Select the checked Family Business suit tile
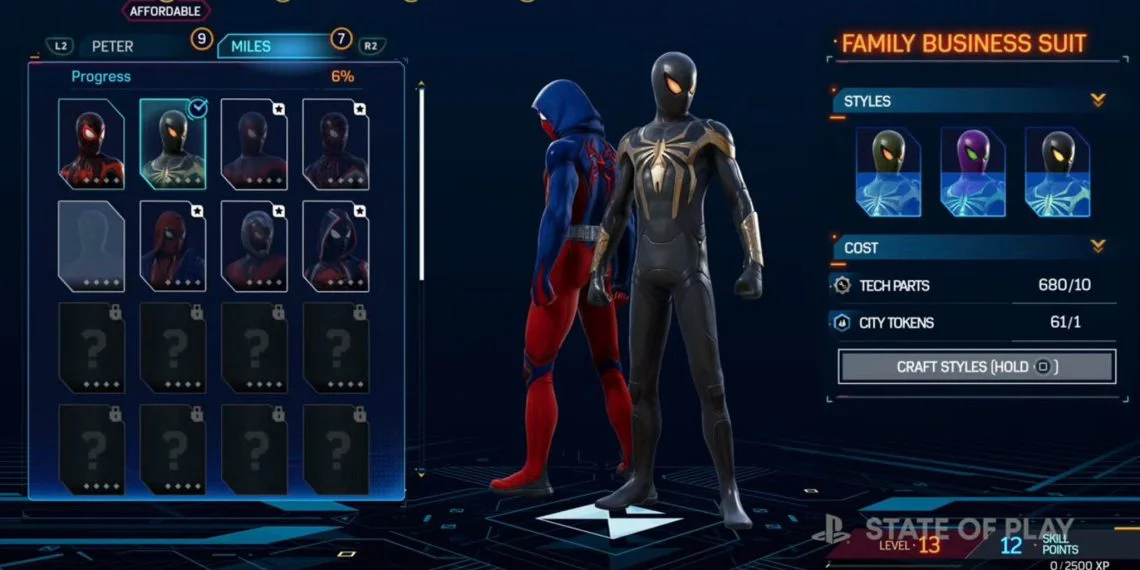 173,144
